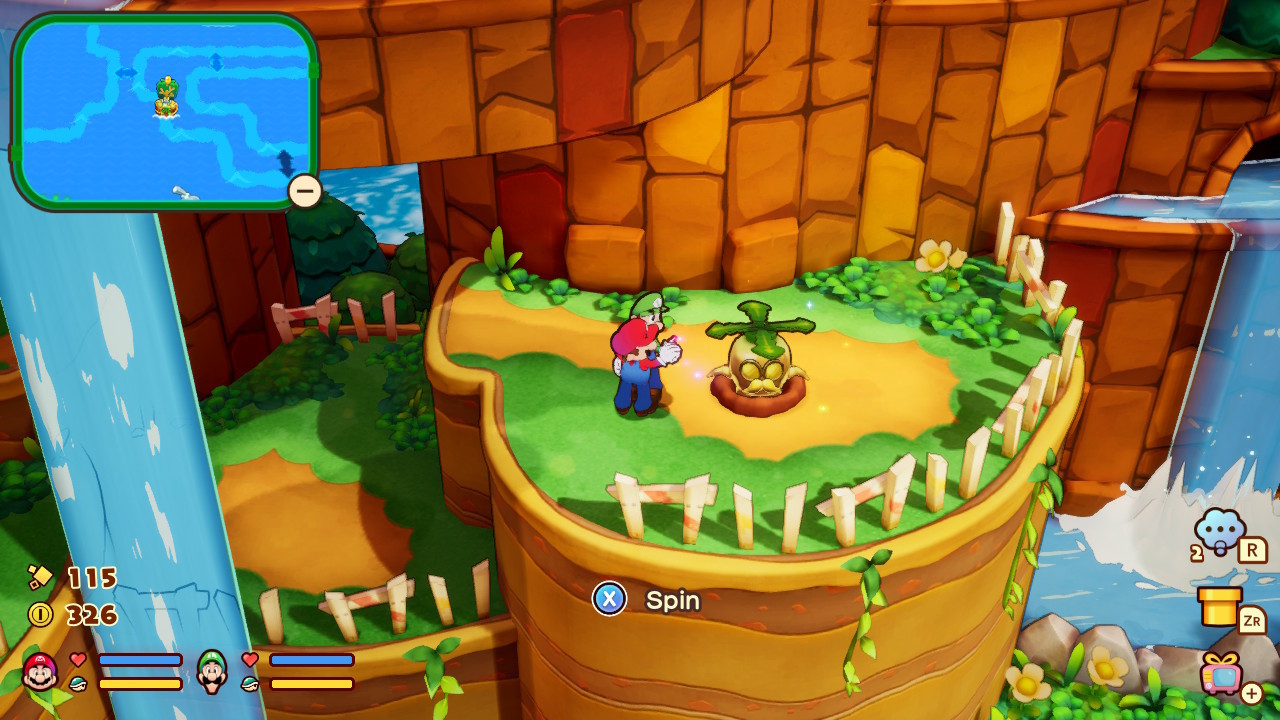Click the downward current arrow on the minimap
1280x720 pixels.
(x=286, y=162)
